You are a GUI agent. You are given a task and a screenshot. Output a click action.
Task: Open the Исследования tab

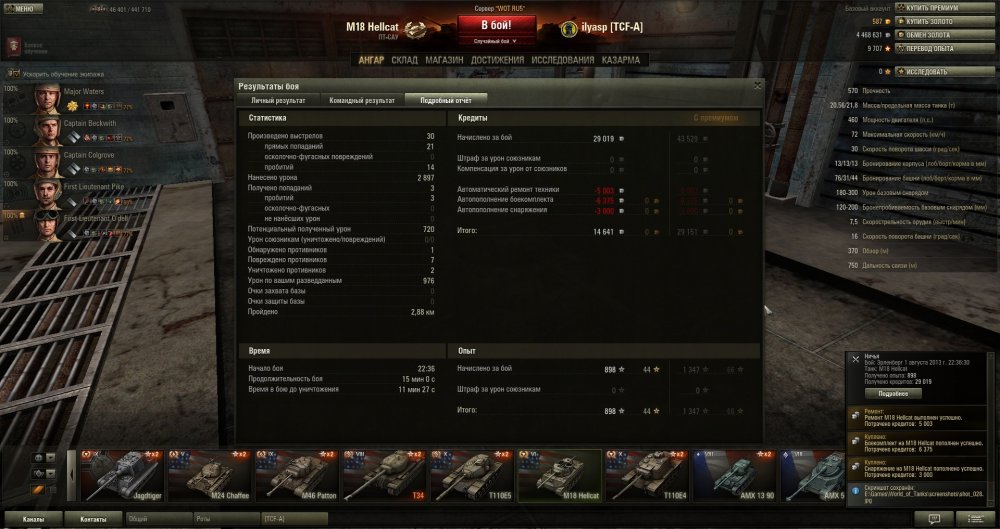tap(558, 60)
